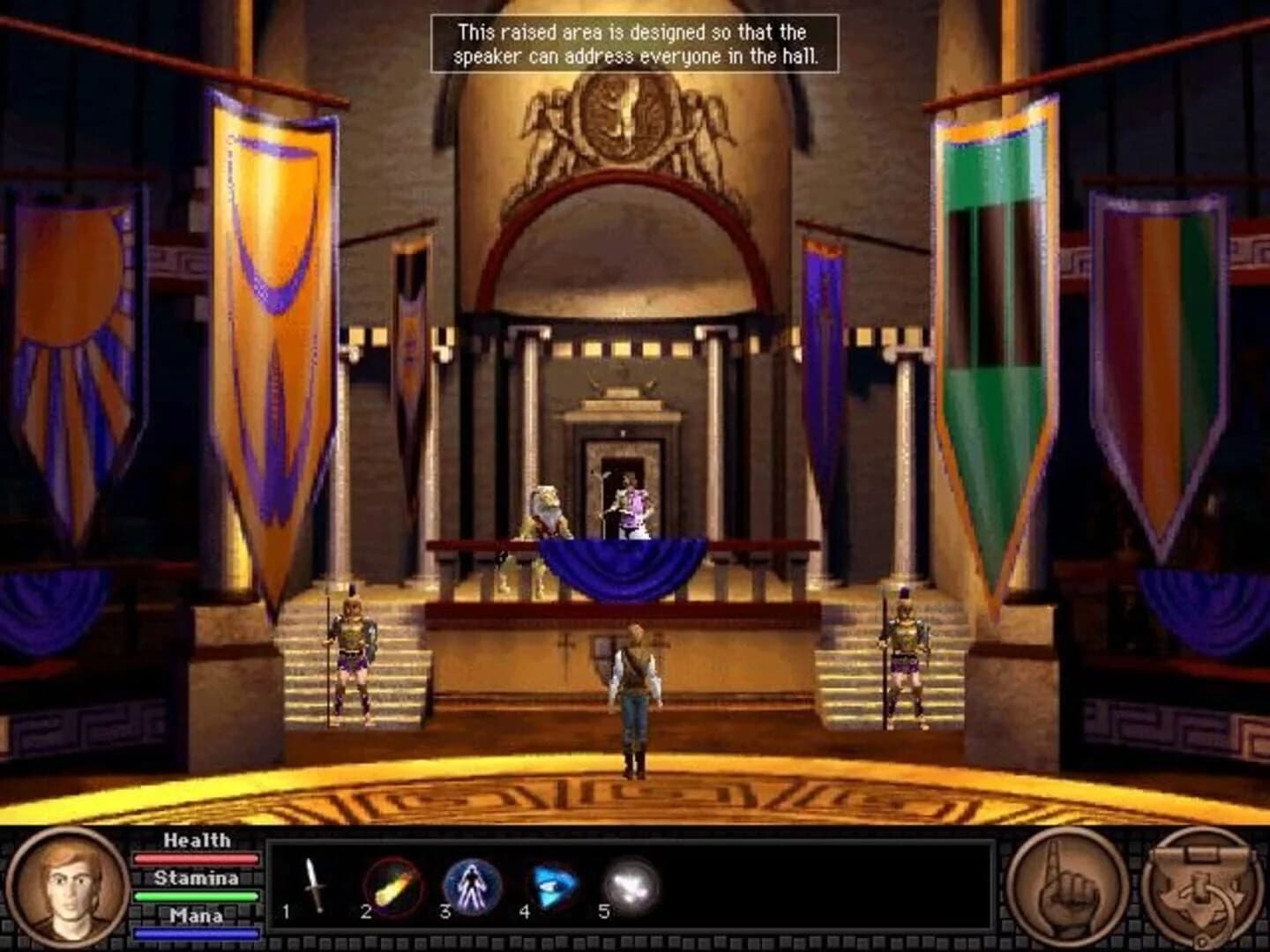Image resolution: width=1270 pixels, height=952 pixels.
Task: Dismiss the raised area description box
Action: (629, 41)
